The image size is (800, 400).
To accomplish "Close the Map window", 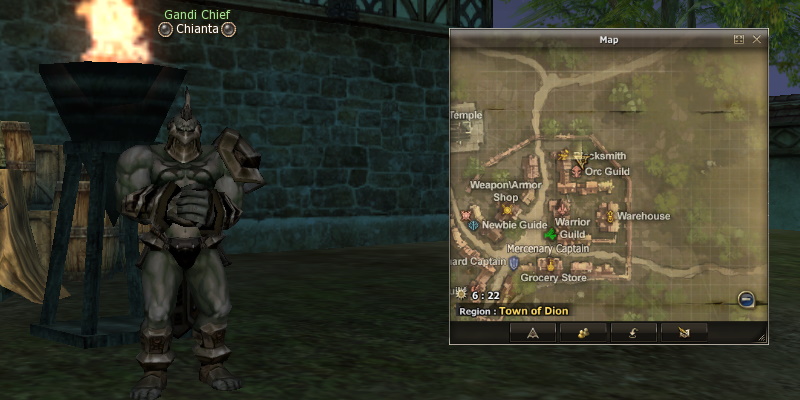I will pos(757,40).
